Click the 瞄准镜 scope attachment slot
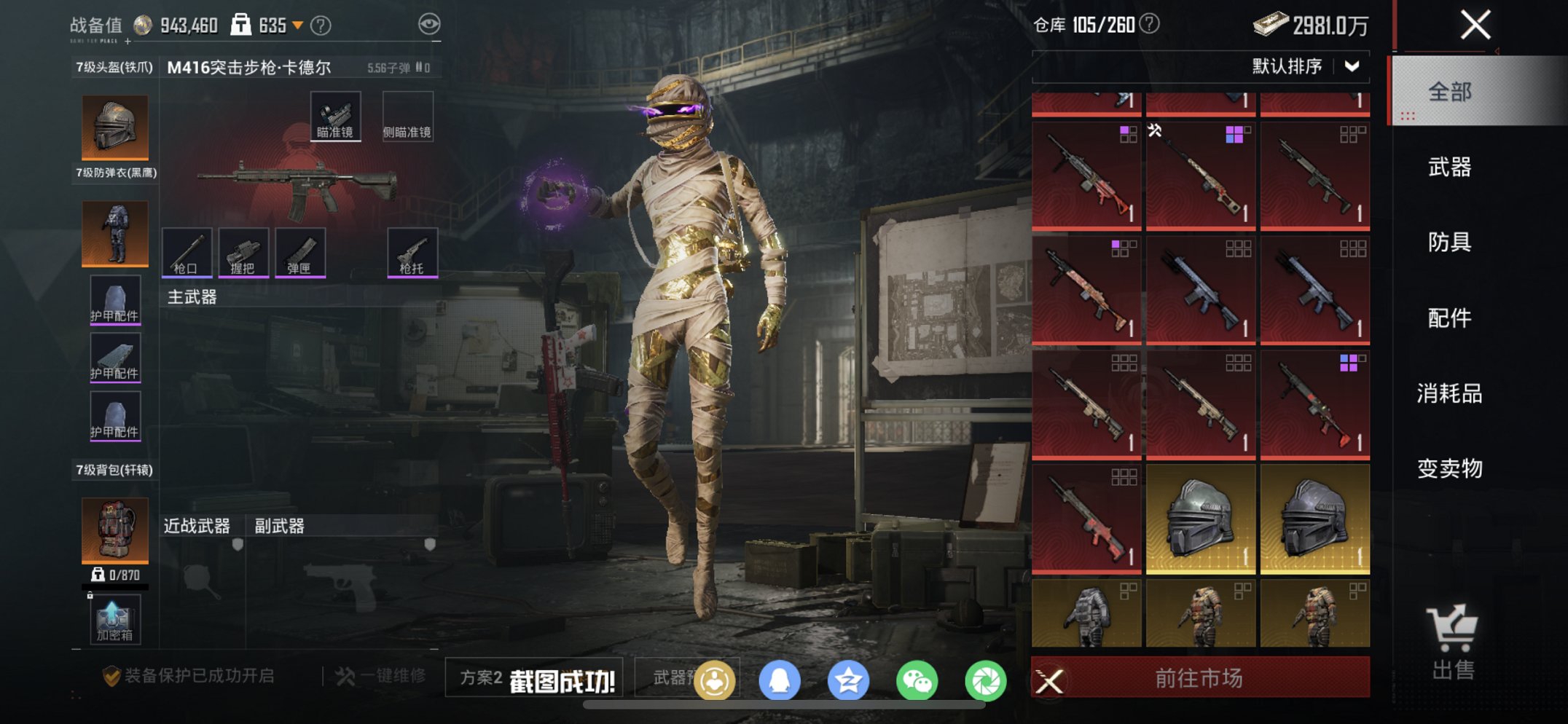1568x724 pixels. pos(335,117)
